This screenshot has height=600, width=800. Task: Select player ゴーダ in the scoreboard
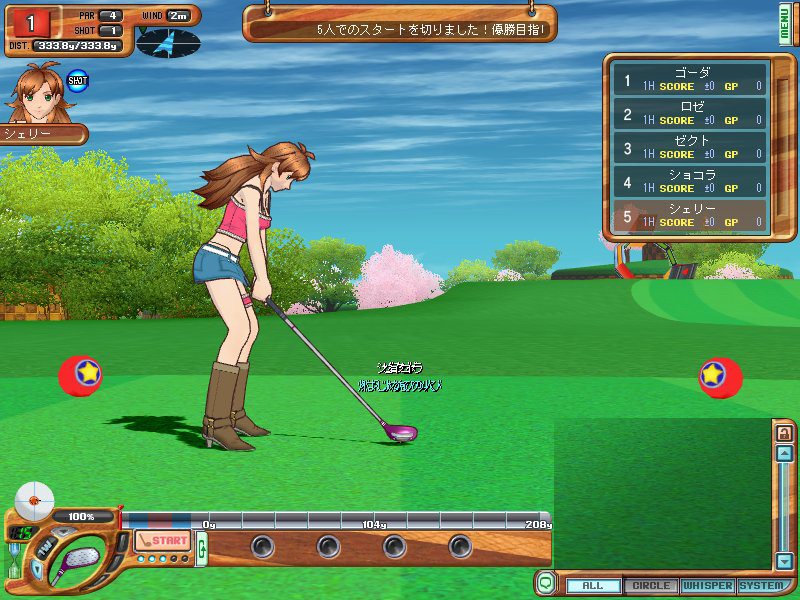pos(690,80)
